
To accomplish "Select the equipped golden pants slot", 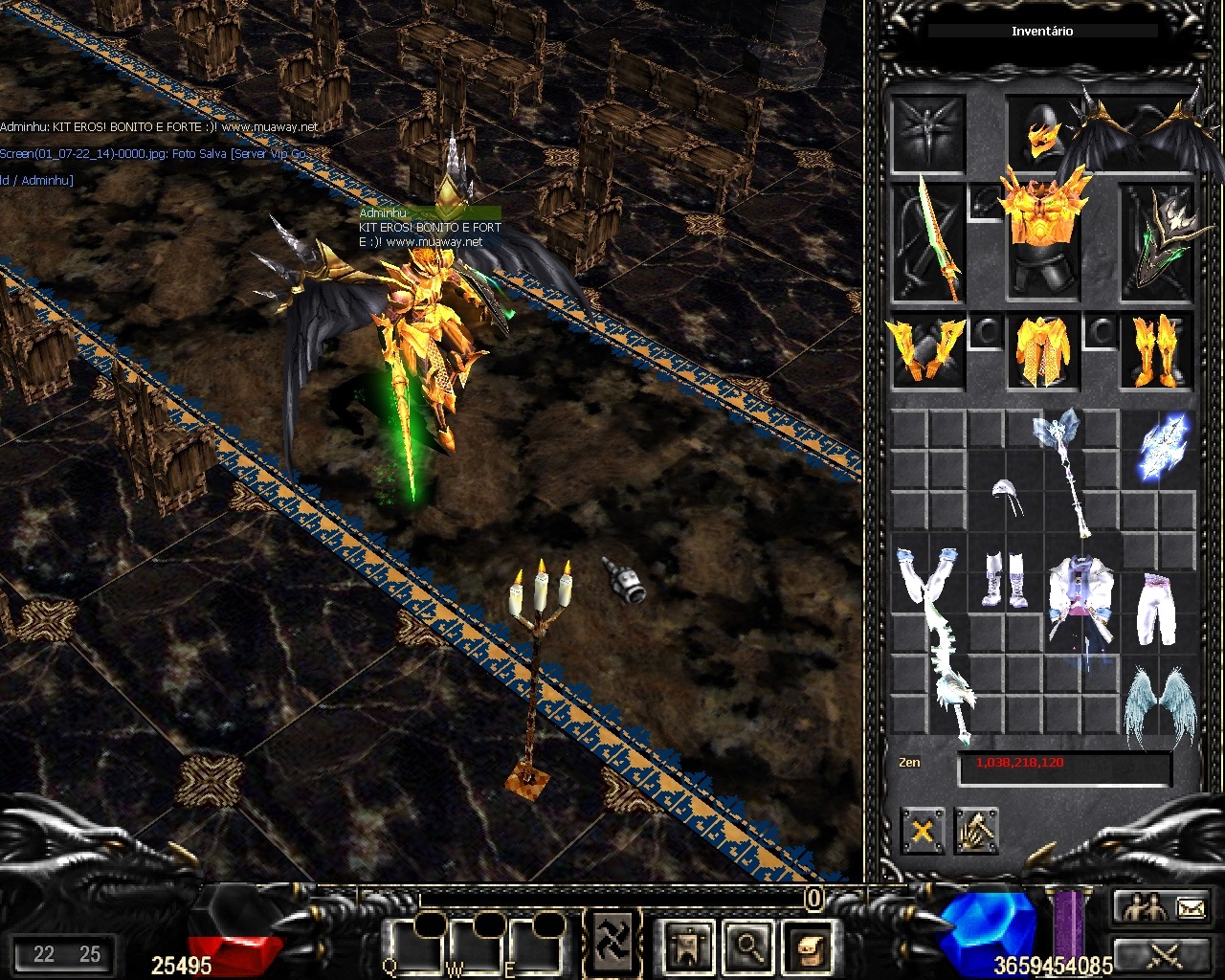I will (1043, 351).
